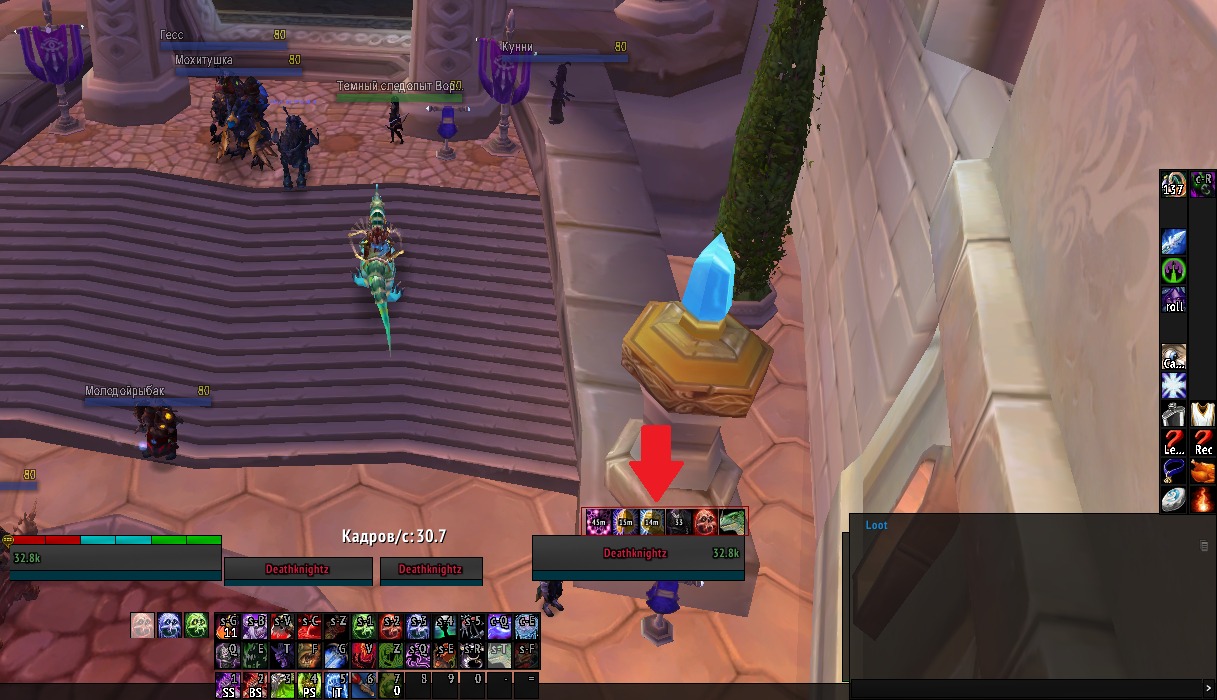Click the red skull buff icon
Screen dimensions: 1217x700
[x=705, y=521]
